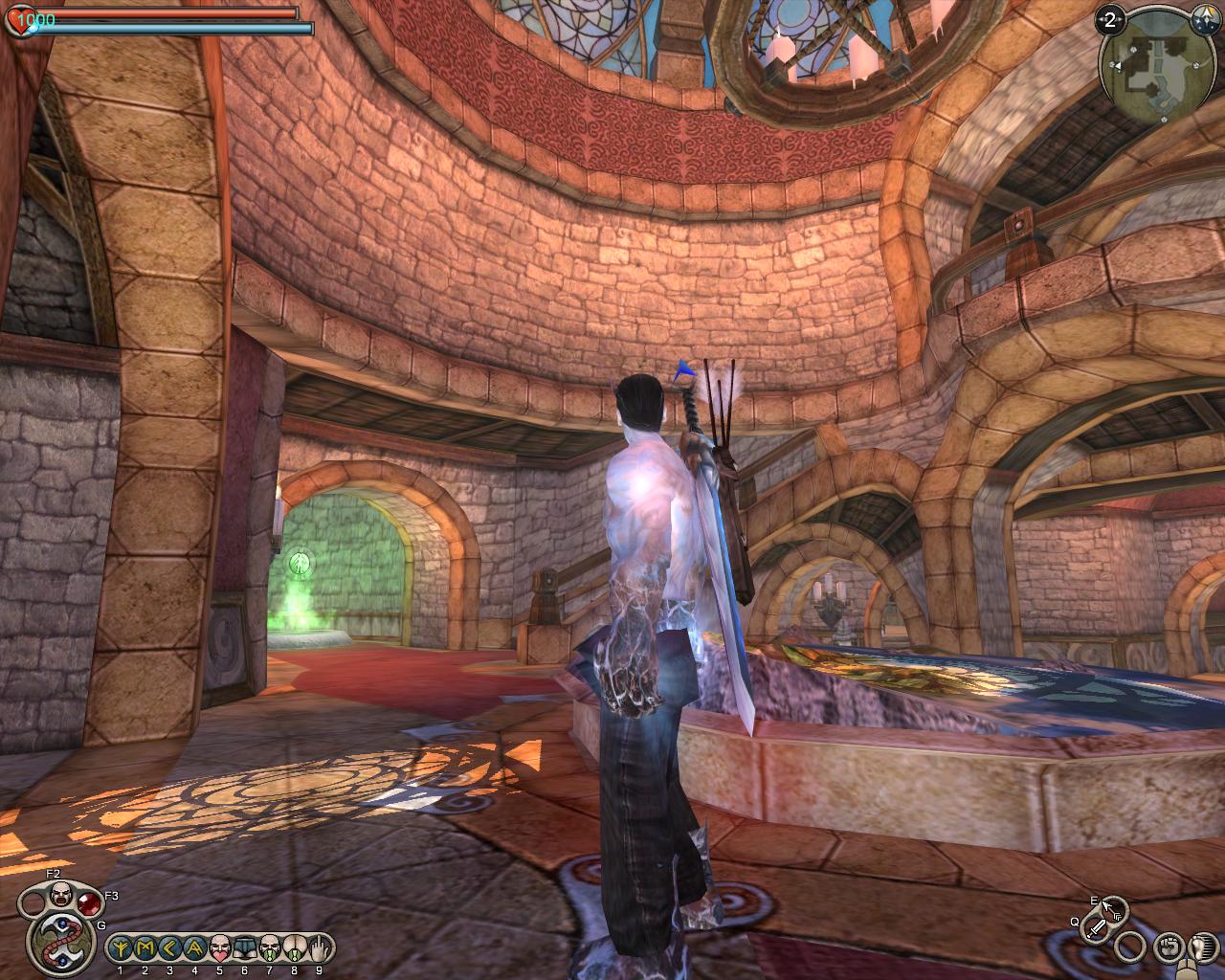Trigger the blue underpants expression
The height and width of the screenshot is (980, 1225).
(x=245, y=948)
